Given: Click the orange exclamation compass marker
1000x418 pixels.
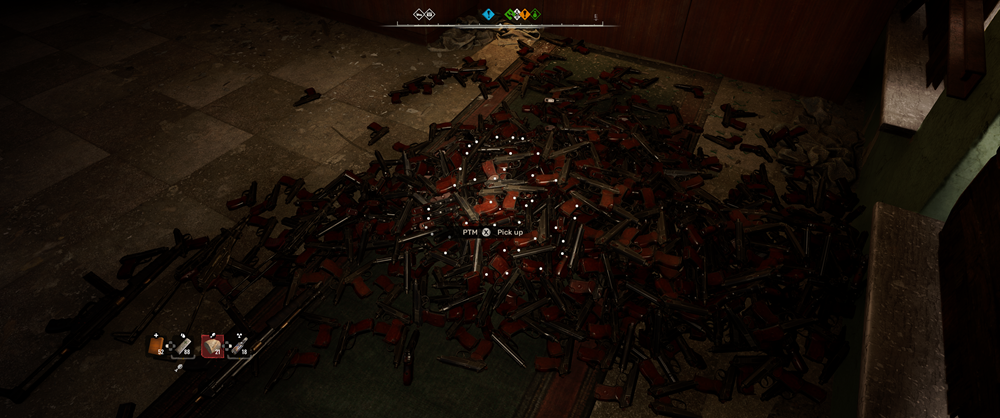Looking at the screenshot, I should pos(523,14).
